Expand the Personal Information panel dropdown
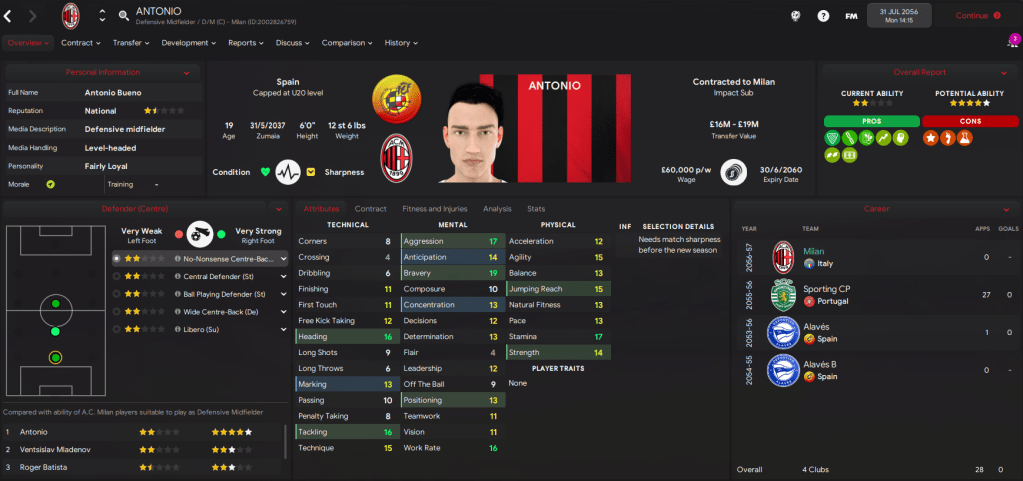Image resolution: width=1023 pixels, height=481 pixels. [187, 73]
